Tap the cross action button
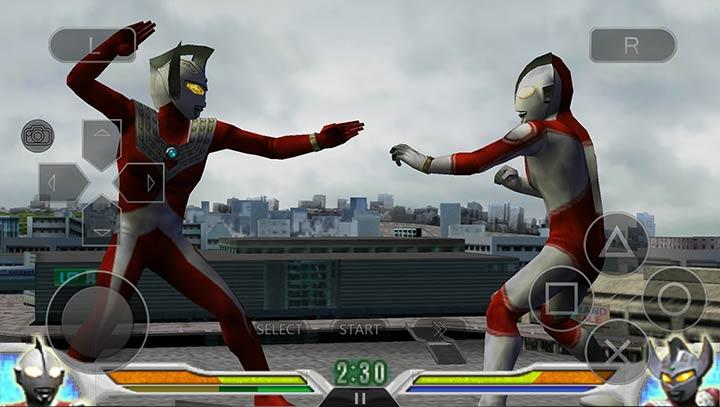This screenshot has width=720, height=407. (x=616, y=350)
